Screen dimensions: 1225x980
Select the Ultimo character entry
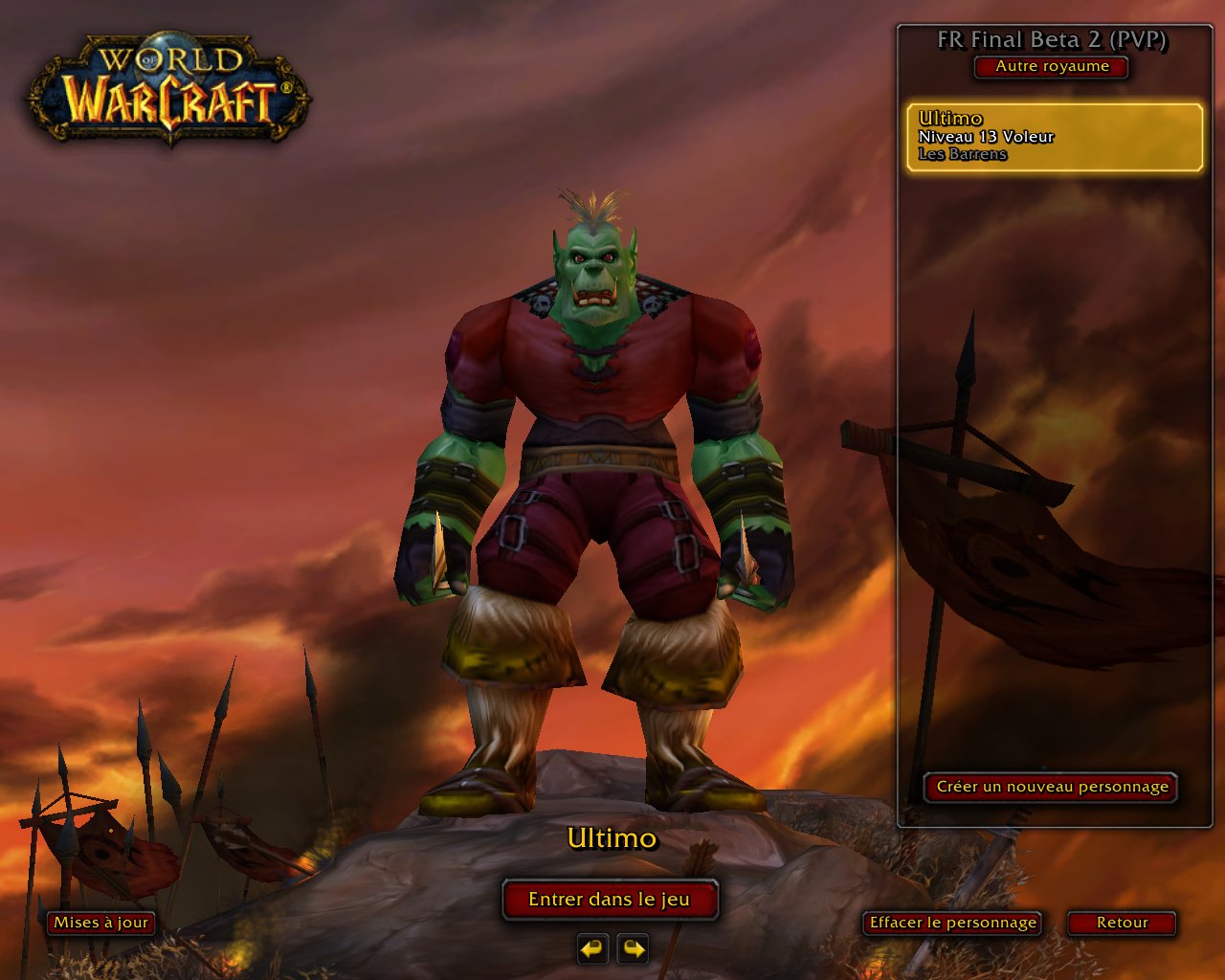[1054, 137]
